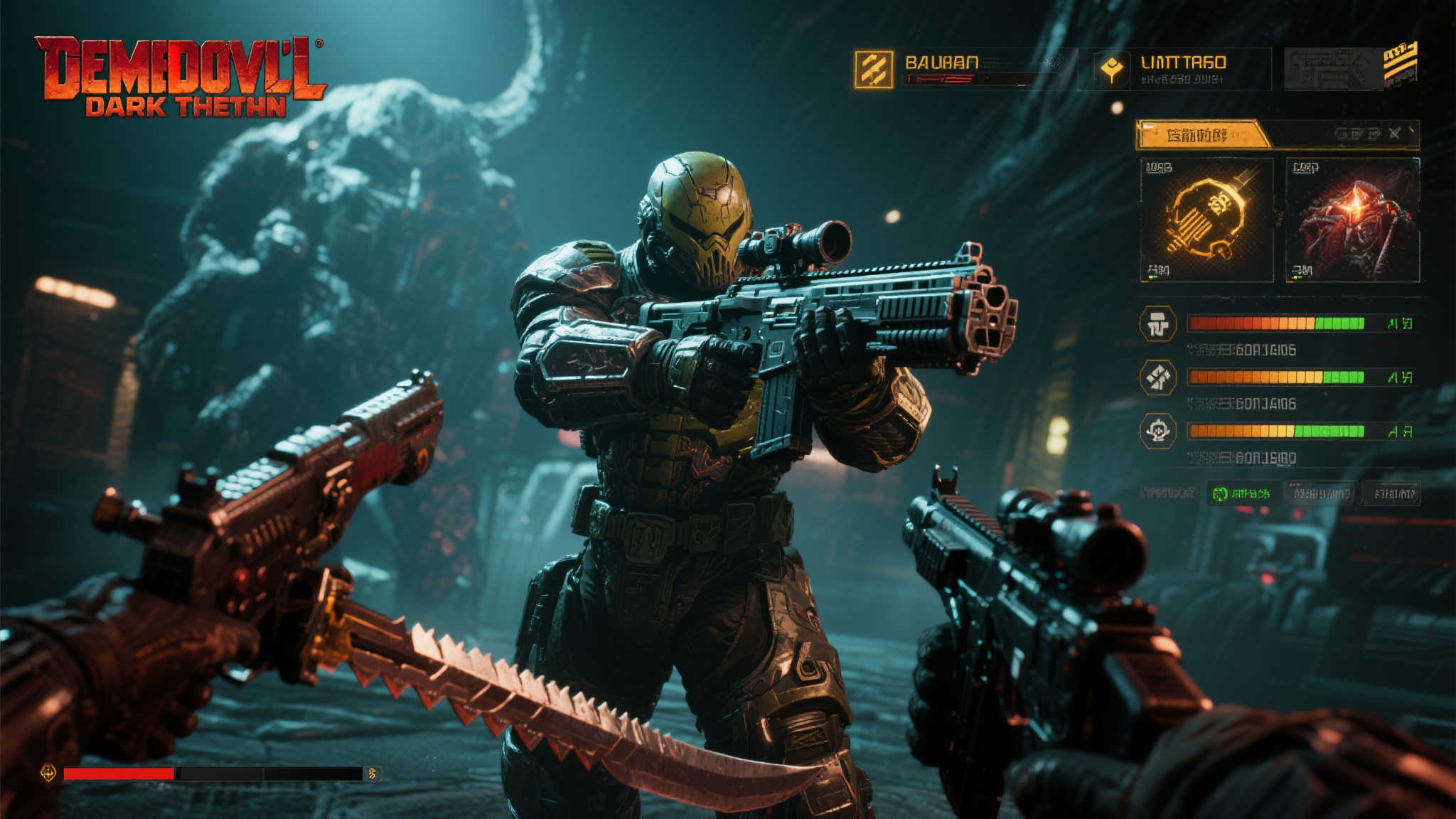
Task: Select the glowing orange grenade card
Action: click(x=1206, y=220)
